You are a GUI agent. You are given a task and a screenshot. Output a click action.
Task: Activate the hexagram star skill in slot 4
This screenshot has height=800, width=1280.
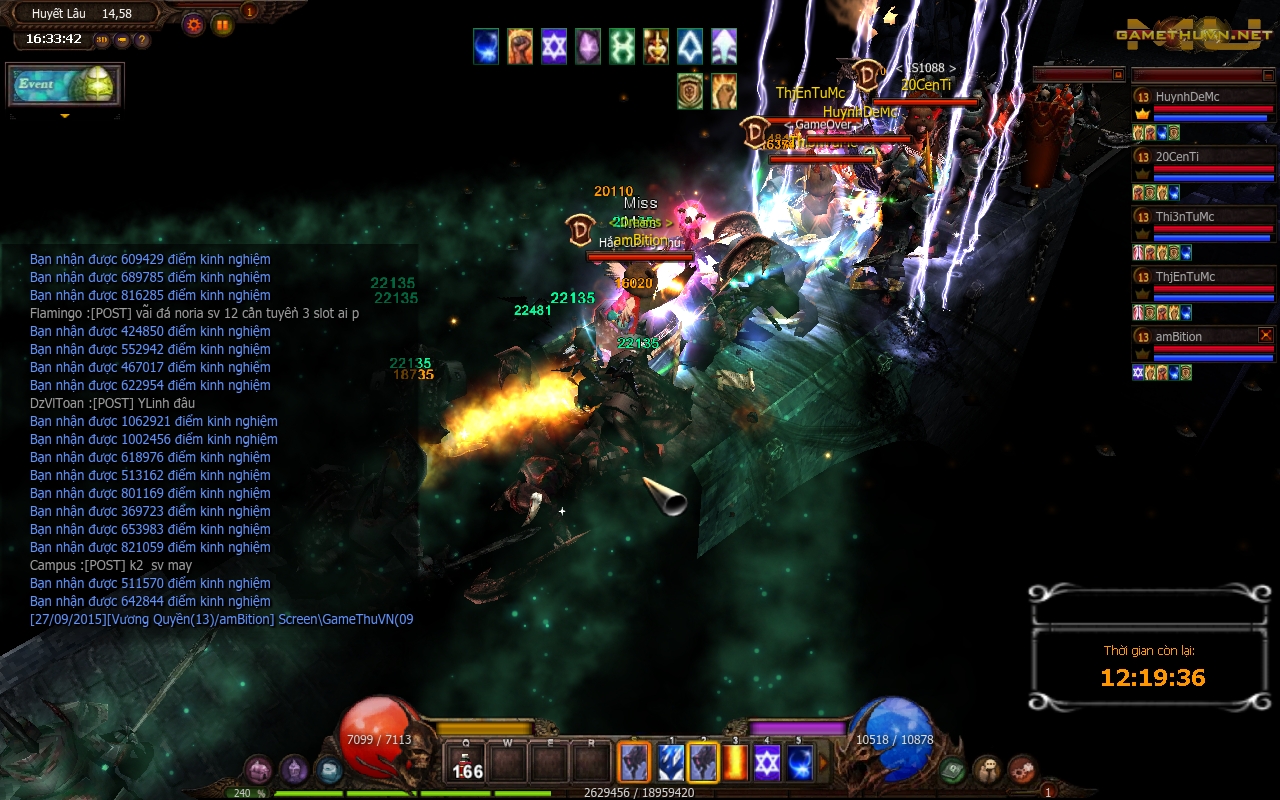pos(767,763)
